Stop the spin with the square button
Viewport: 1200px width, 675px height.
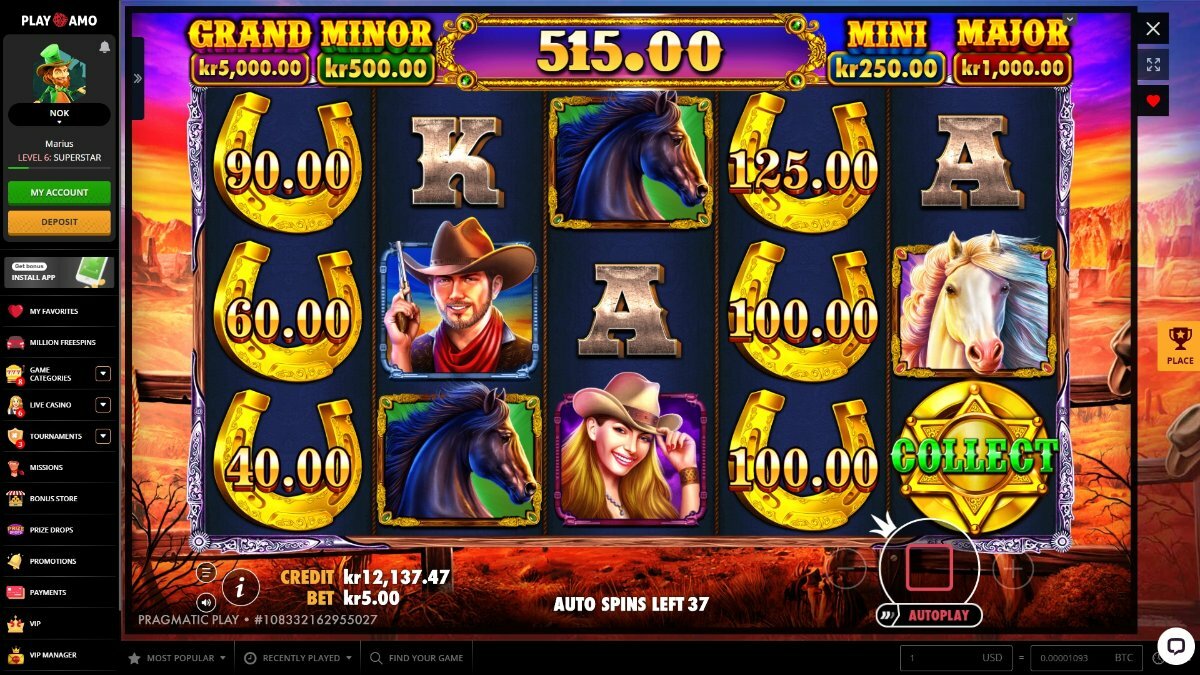[929, 567]
